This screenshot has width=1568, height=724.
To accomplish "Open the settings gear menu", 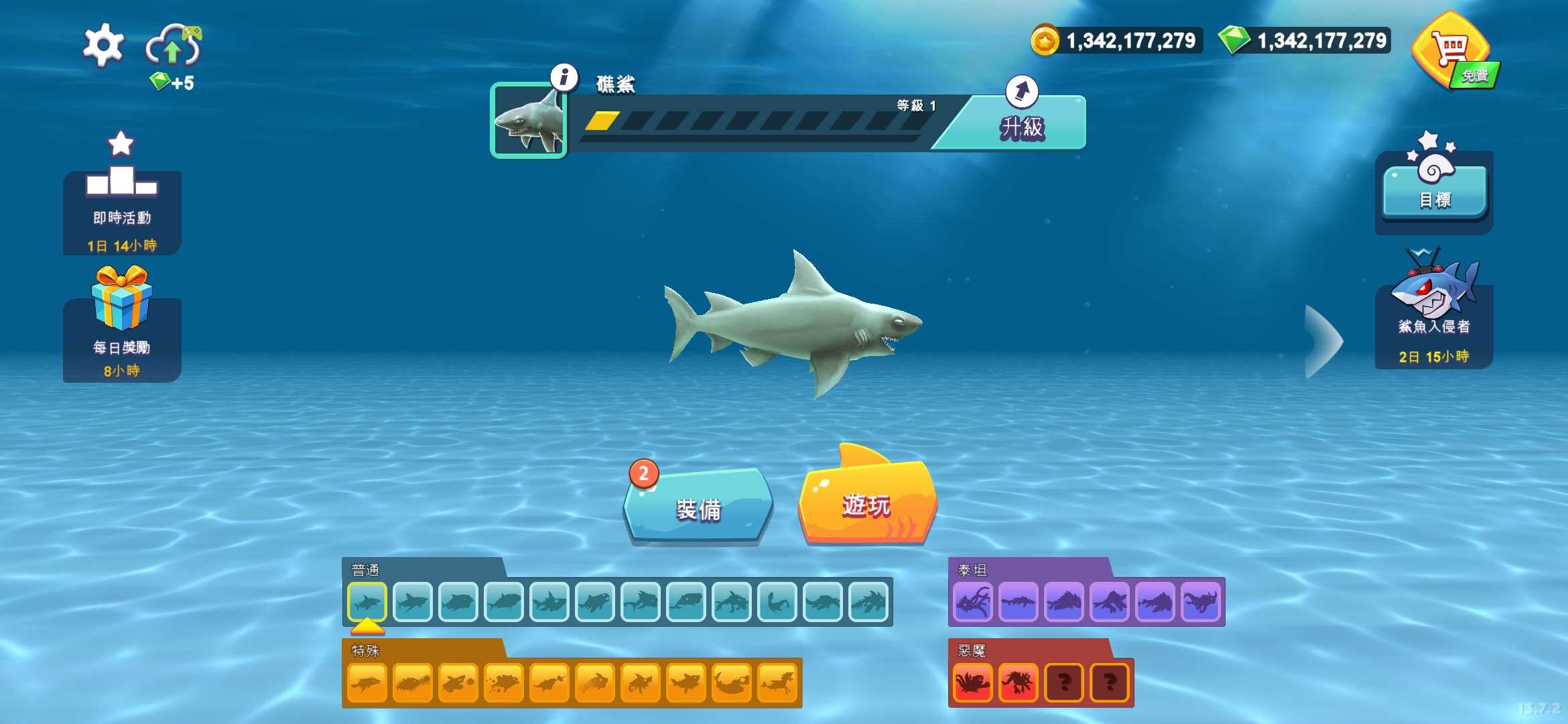I will pos(103,46).
